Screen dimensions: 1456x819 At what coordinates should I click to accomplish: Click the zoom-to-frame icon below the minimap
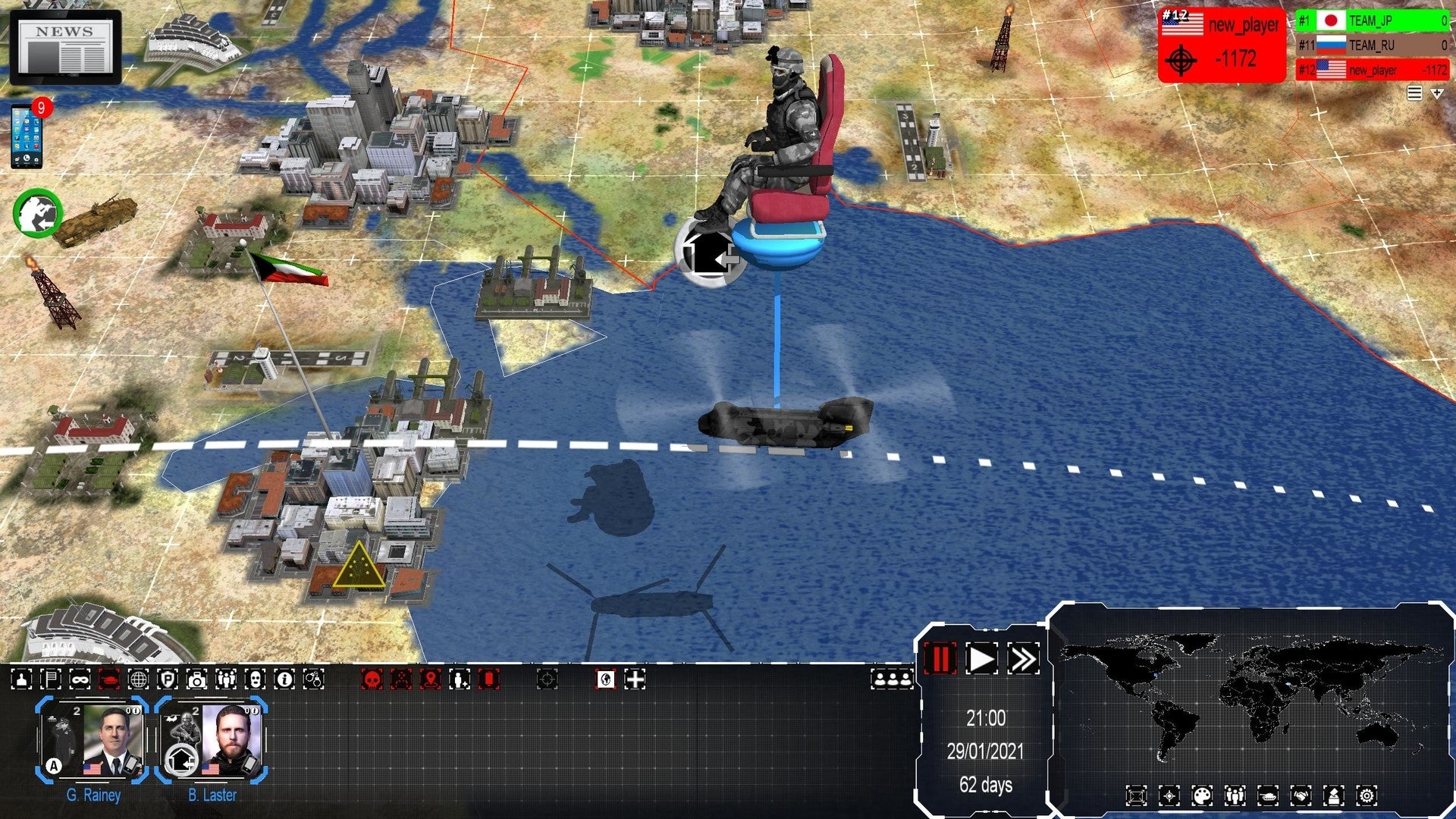pyautogui.click(x=1136, y=795)
